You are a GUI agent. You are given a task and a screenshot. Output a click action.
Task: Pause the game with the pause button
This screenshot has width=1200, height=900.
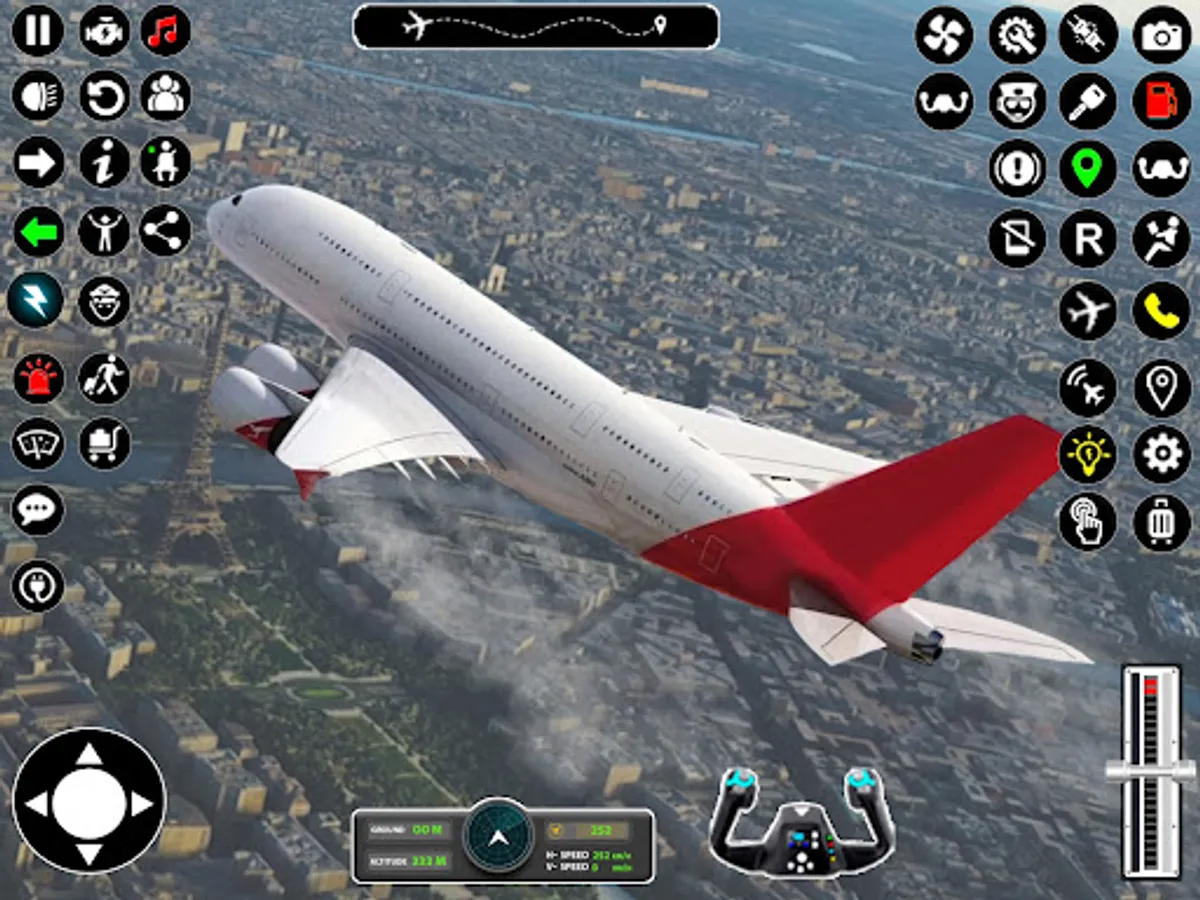coord(38,31)
